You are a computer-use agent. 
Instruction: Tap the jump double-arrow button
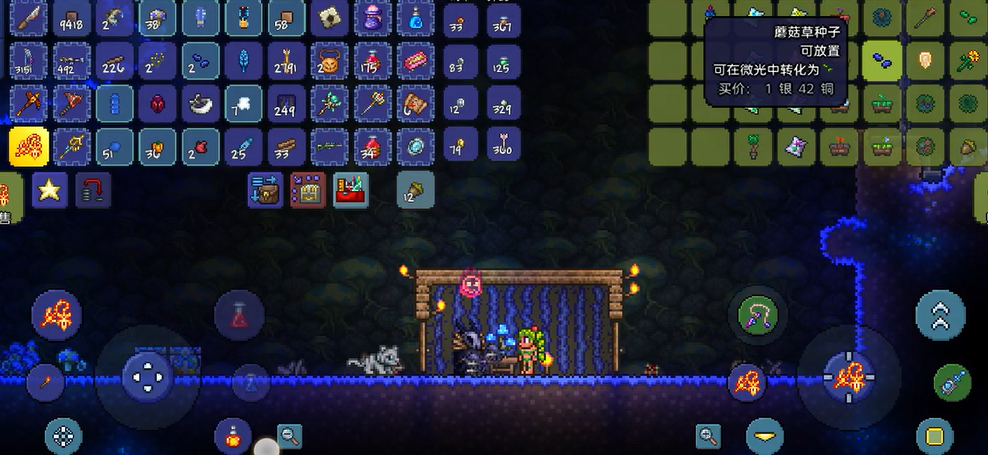click(x=940, y=315)
